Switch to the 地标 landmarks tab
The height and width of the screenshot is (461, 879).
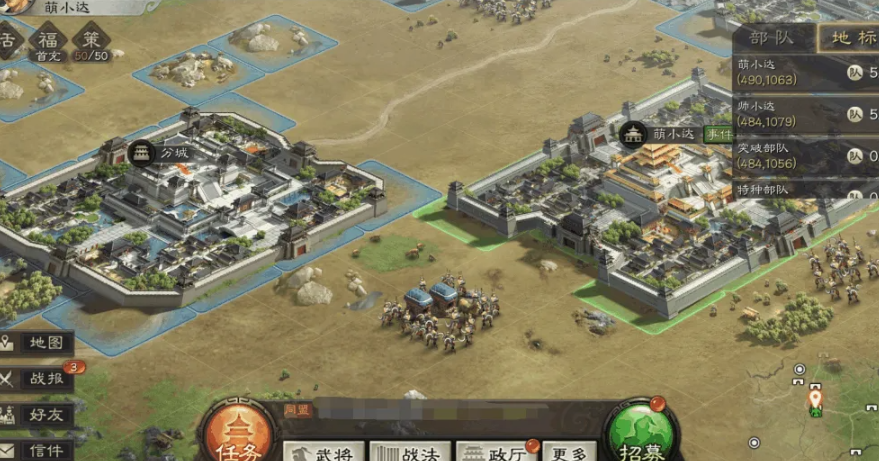848,39
